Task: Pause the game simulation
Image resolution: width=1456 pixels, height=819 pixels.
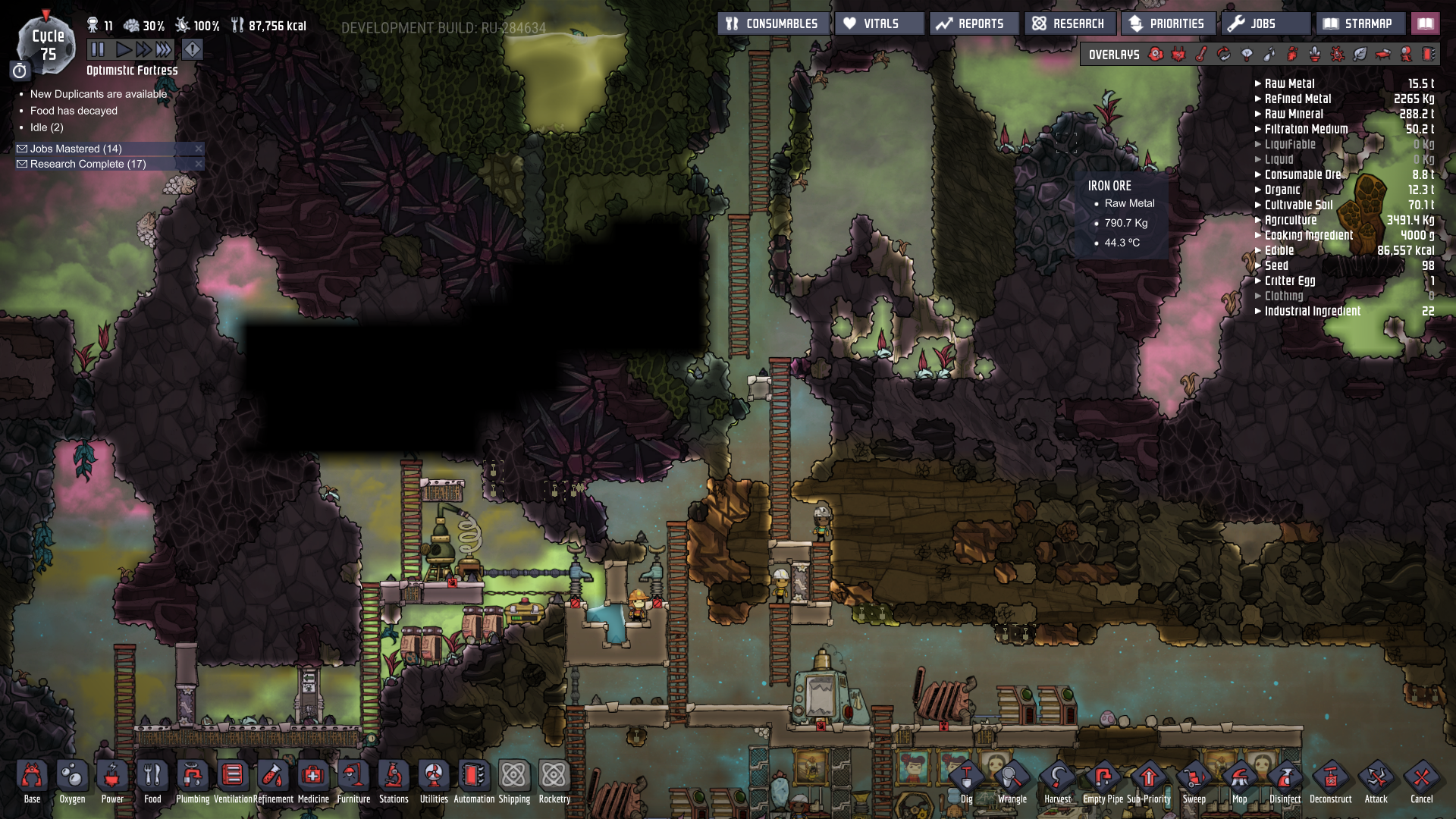Action: pyautogui.click(x=98, y=50)
